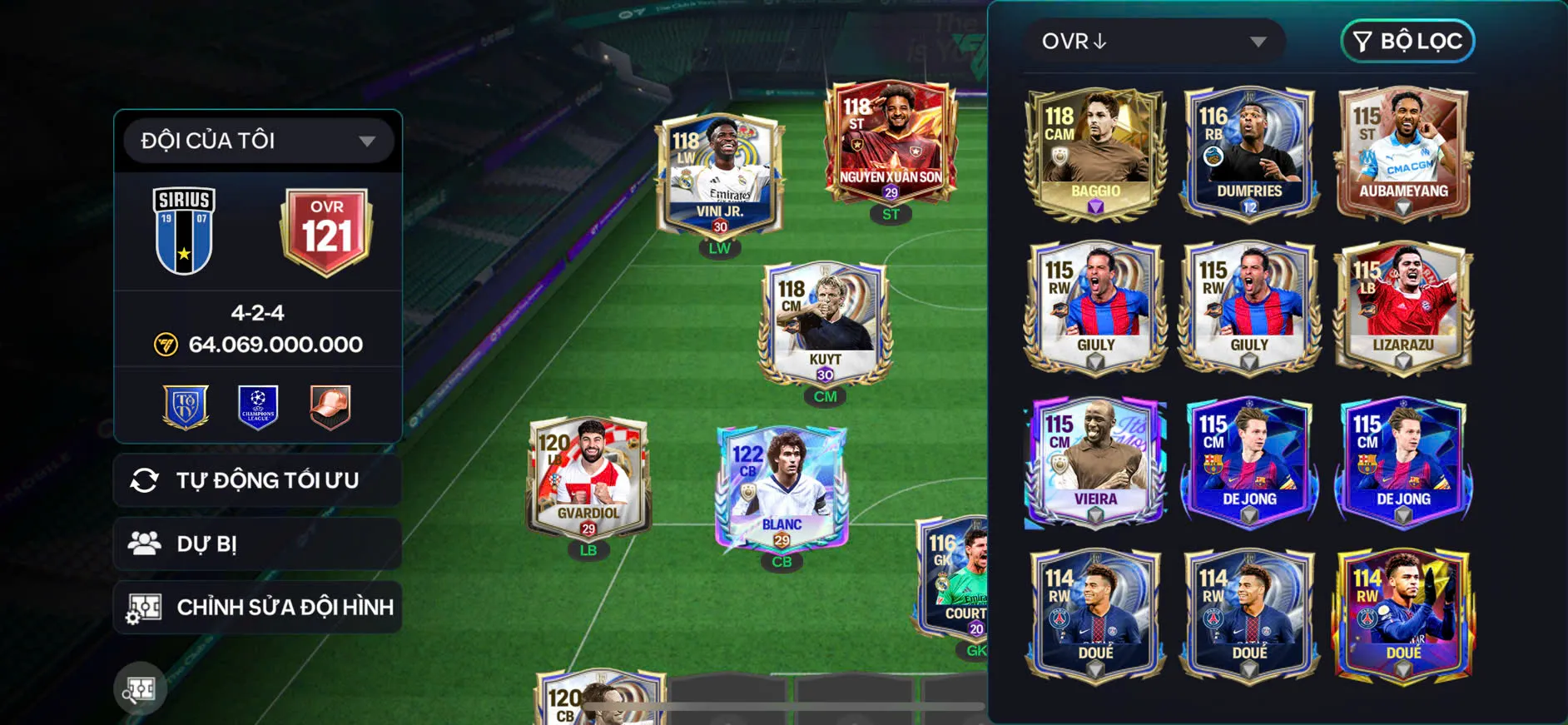1568x725 pixels.
Task: Choose the Vieira 115 CM card
Action: (x=1094, y=460)
